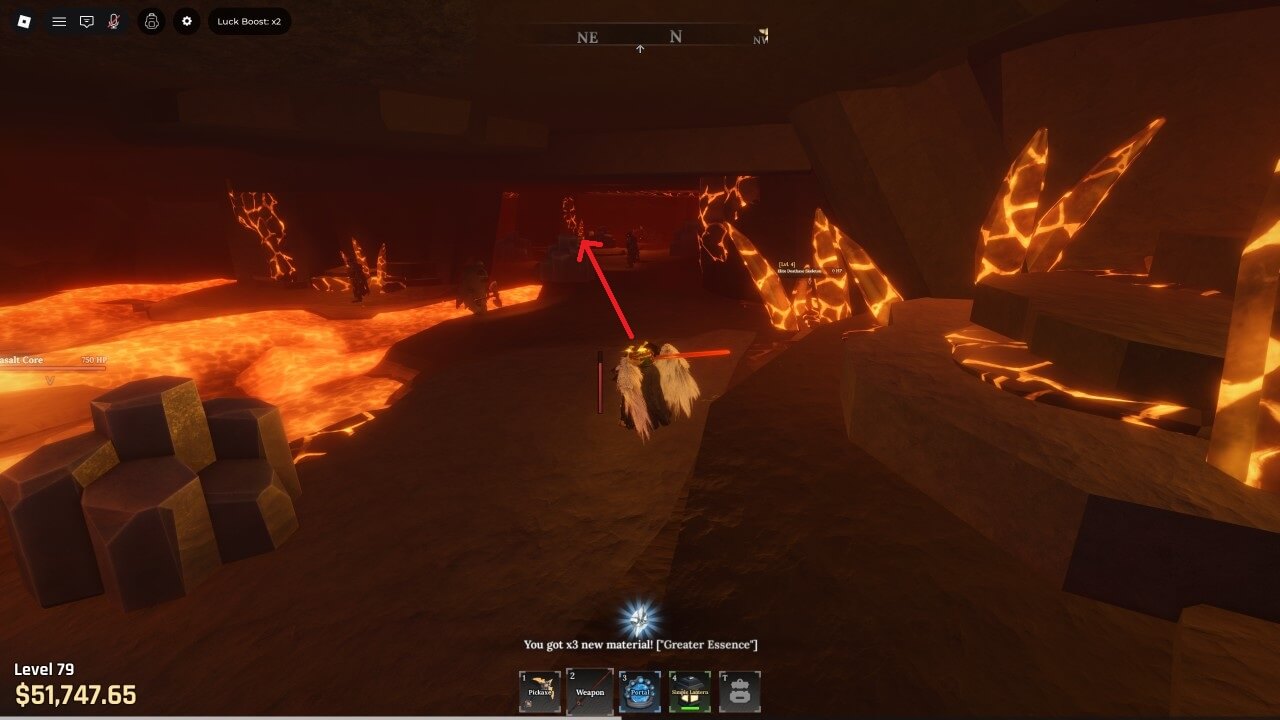Open the bag slot in the hotbar
Viewport: 1280px width, 720px height.
pyautogui.click(x=740, y=691)
